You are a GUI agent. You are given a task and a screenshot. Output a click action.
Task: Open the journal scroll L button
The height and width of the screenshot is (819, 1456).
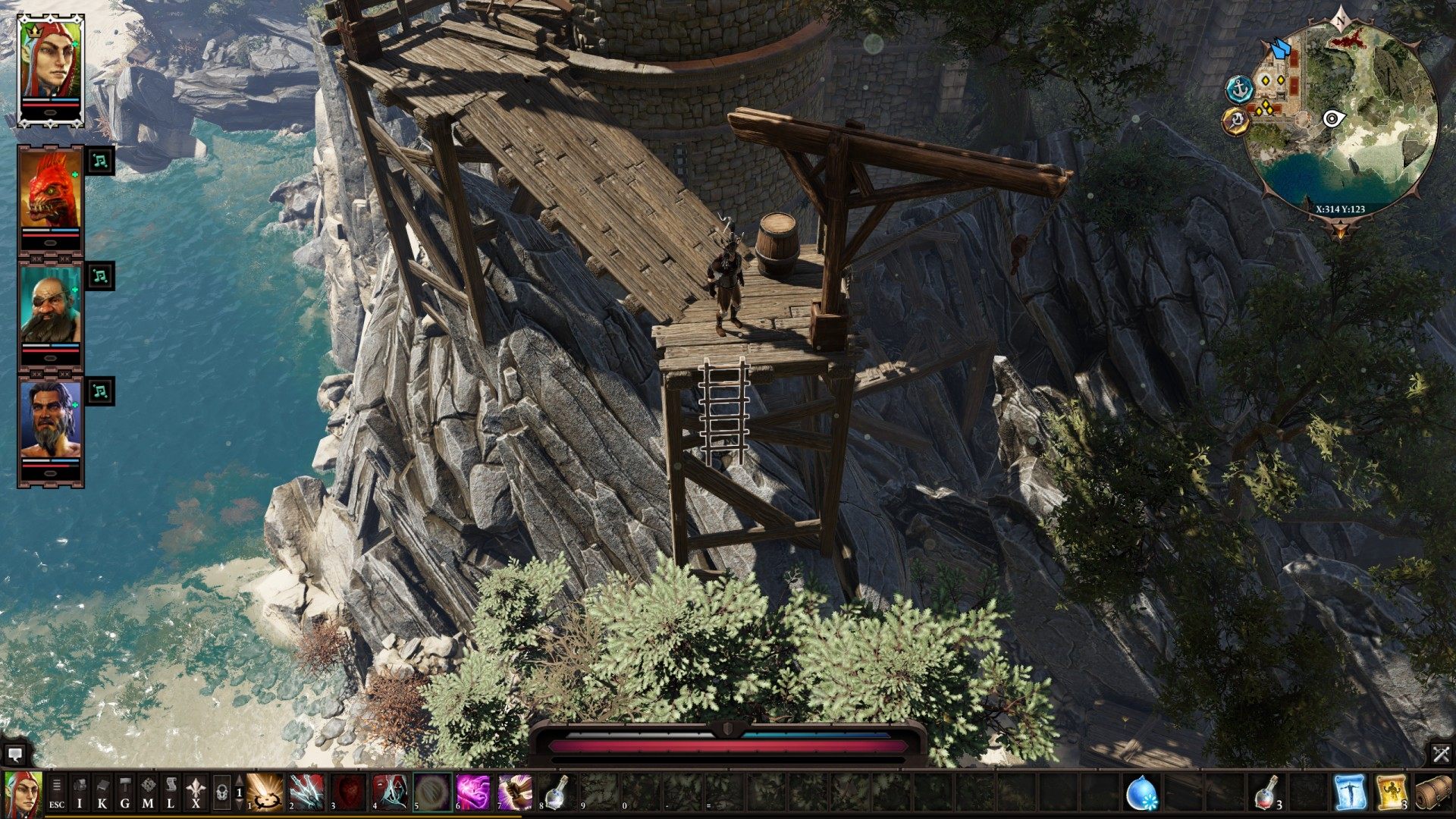tap(171, 794)
